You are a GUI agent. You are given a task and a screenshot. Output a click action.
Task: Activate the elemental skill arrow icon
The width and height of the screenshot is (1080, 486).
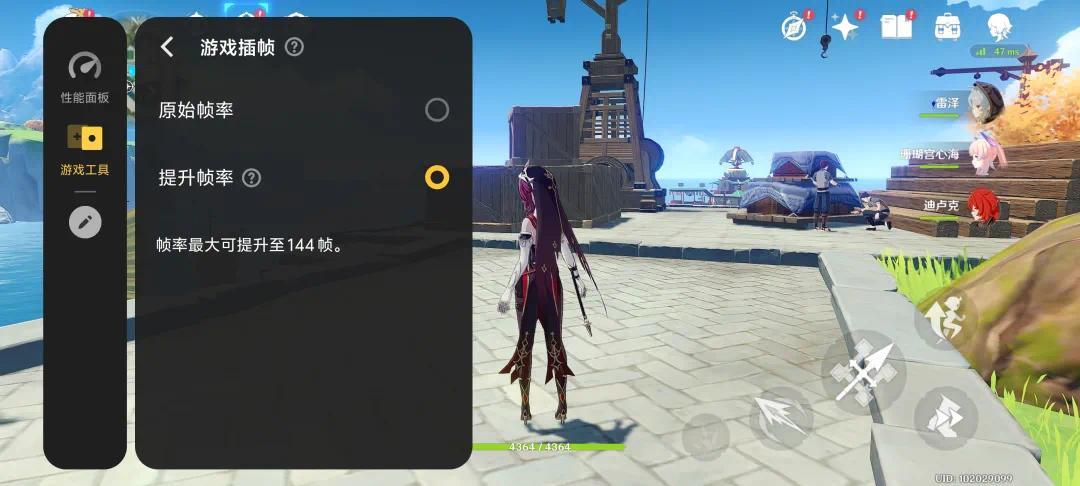(781, 417)
